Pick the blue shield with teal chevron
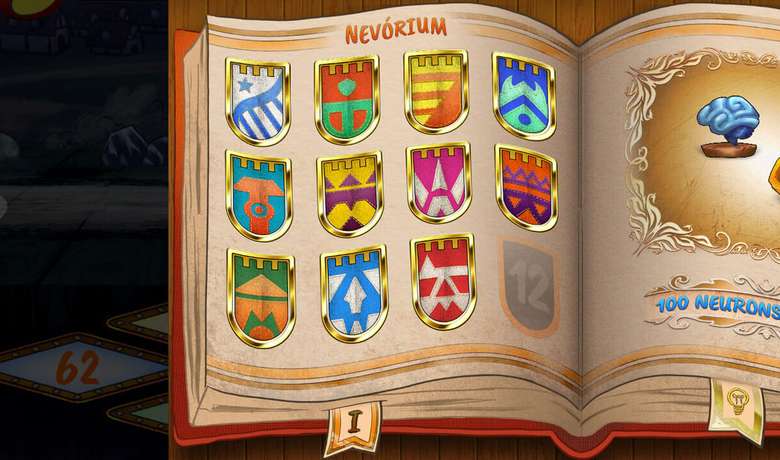780x460 pixels. tap(523, 96)
